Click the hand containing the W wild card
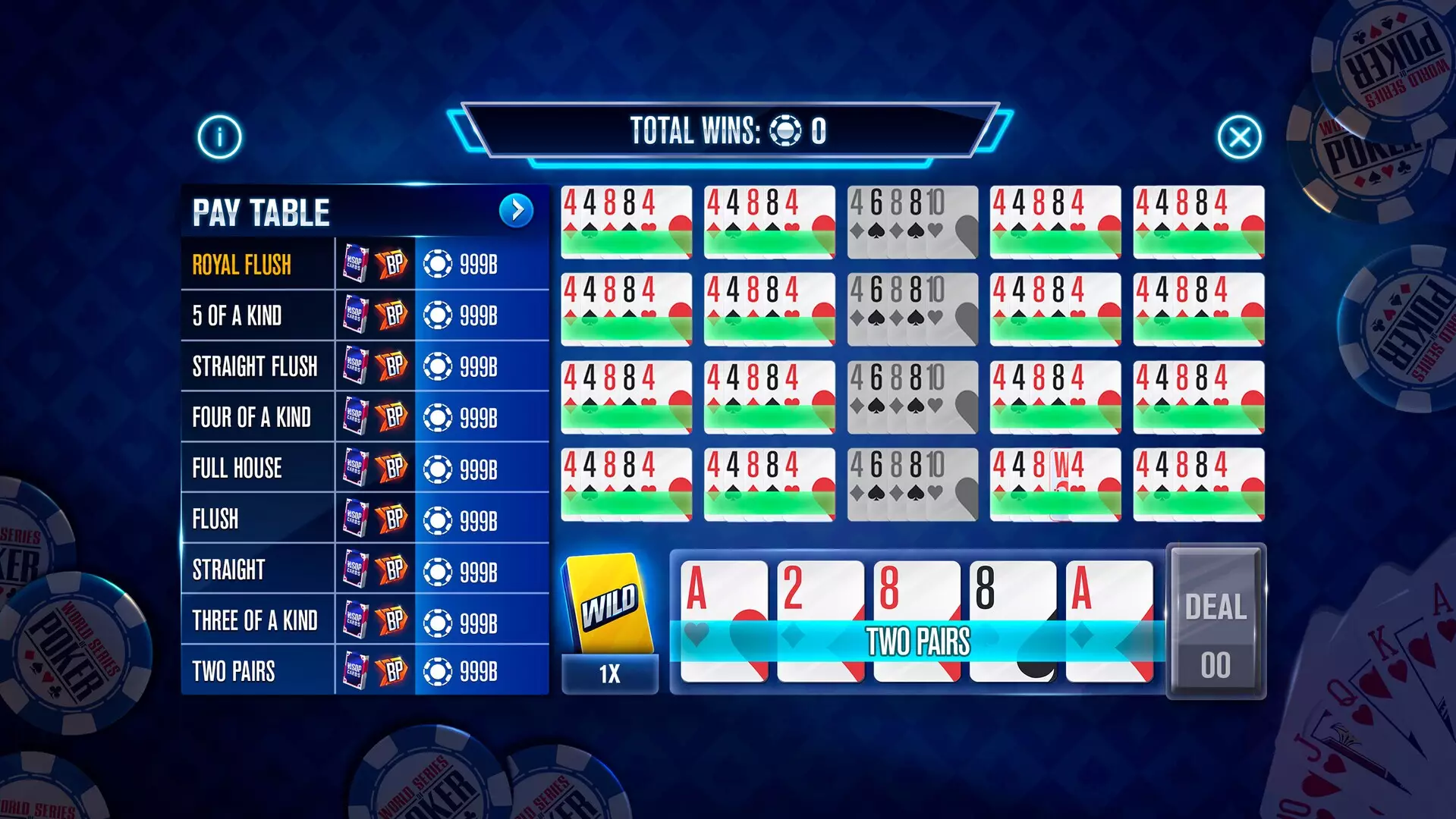The image size is (1456, 819). point(1055,482)
